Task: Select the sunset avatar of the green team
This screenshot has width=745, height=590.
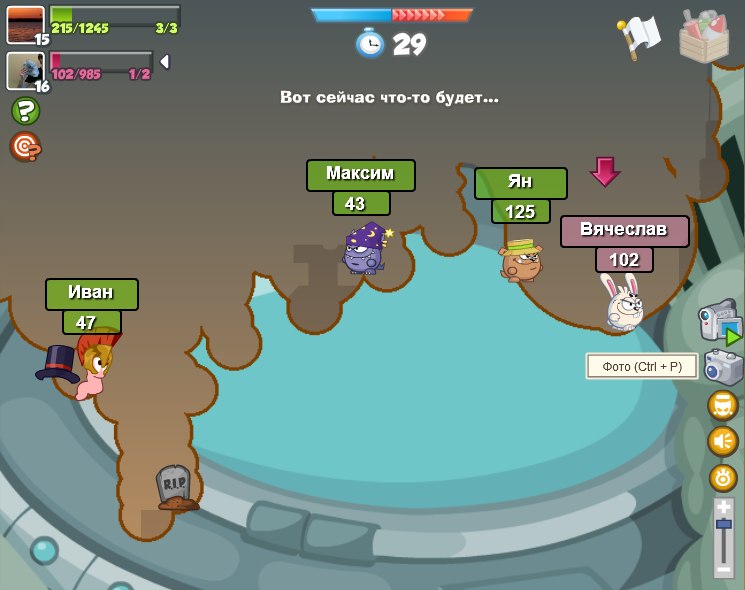Action: (x=25, y=23)
